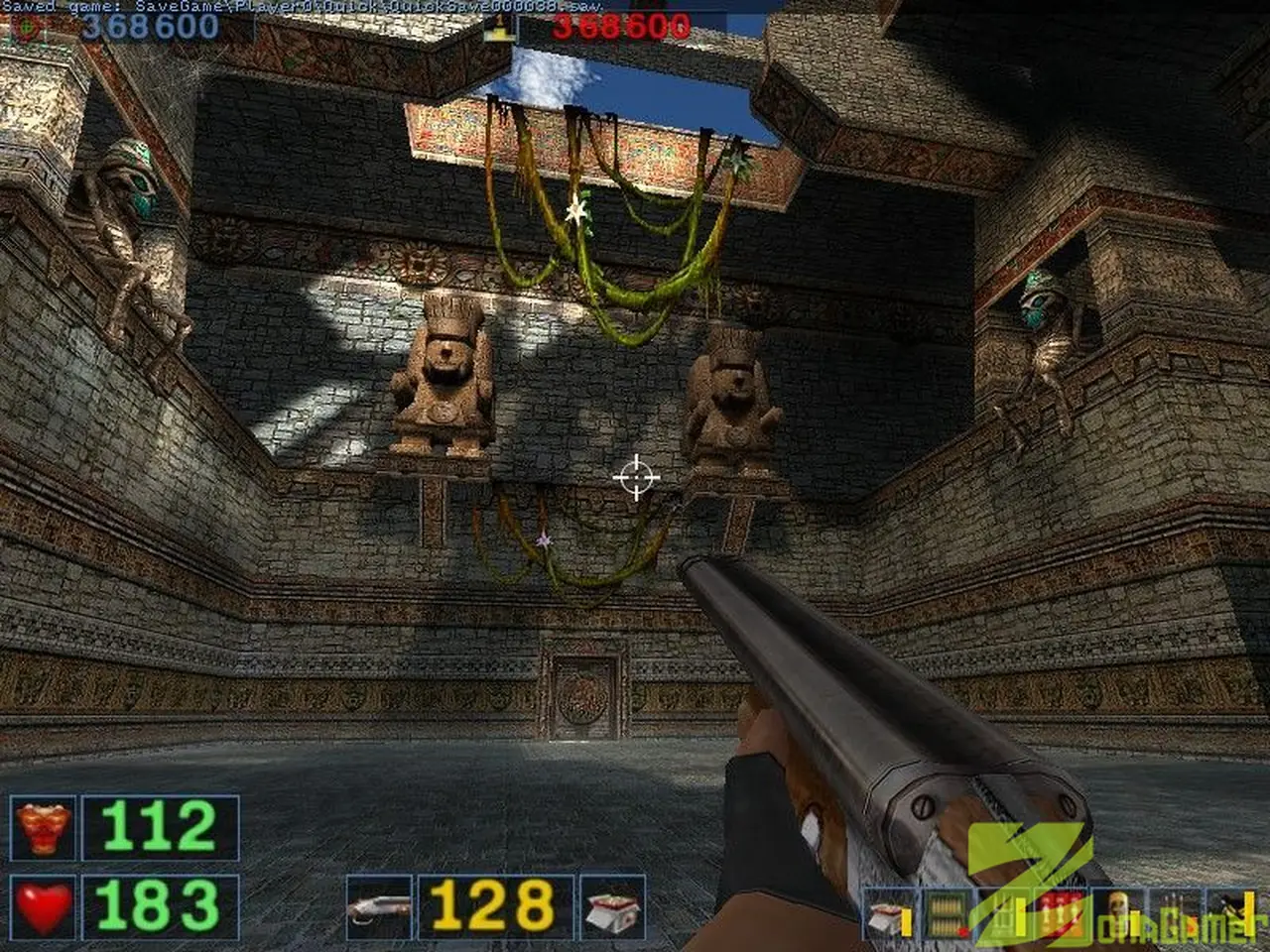
Task: Click the high score podium icon
Action: pyautogui.click(x=495, y=28)
